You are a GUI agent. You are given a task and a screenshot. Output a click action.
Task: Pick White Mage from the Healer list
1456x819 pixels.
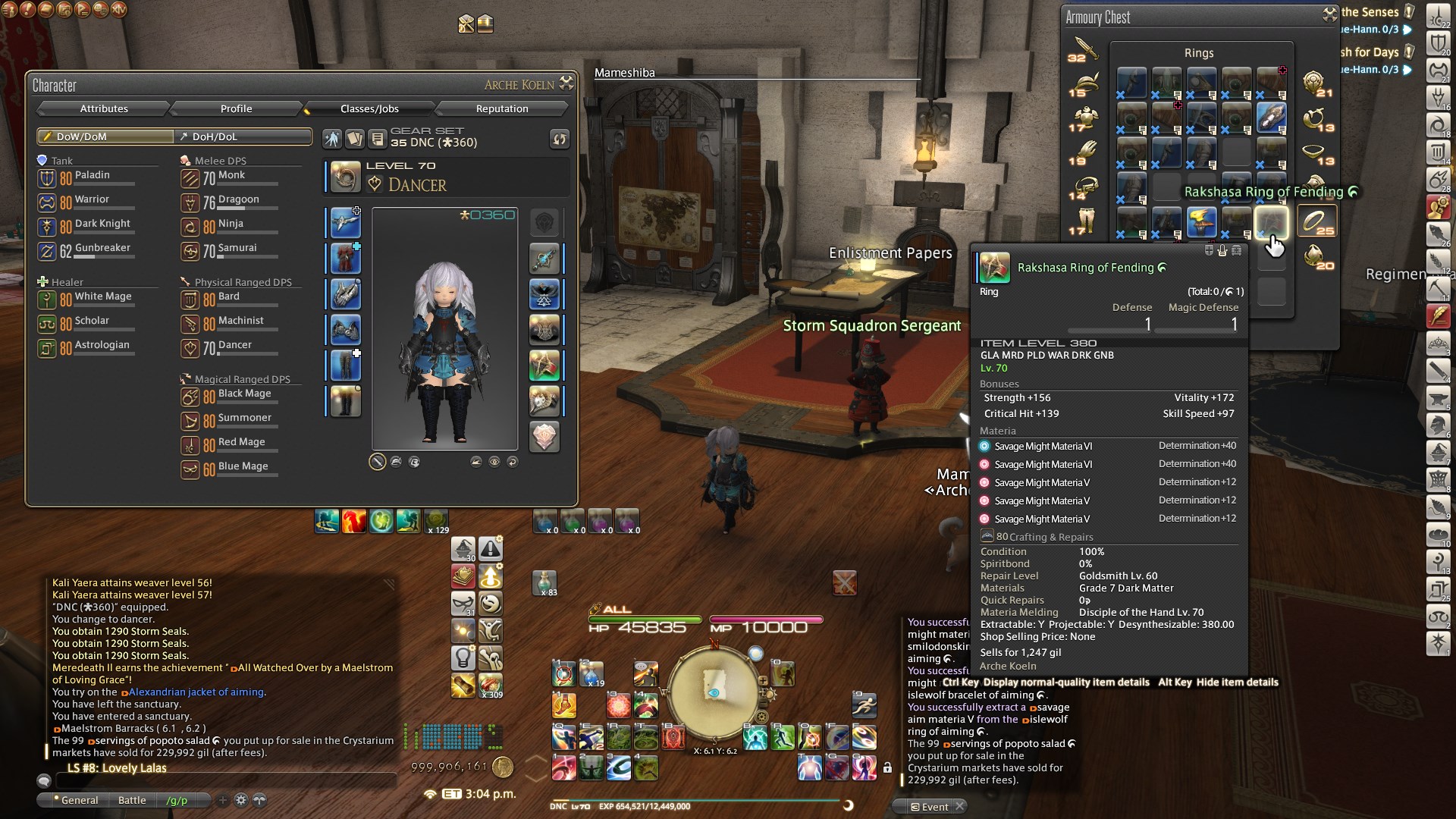(x=102, y=297)
